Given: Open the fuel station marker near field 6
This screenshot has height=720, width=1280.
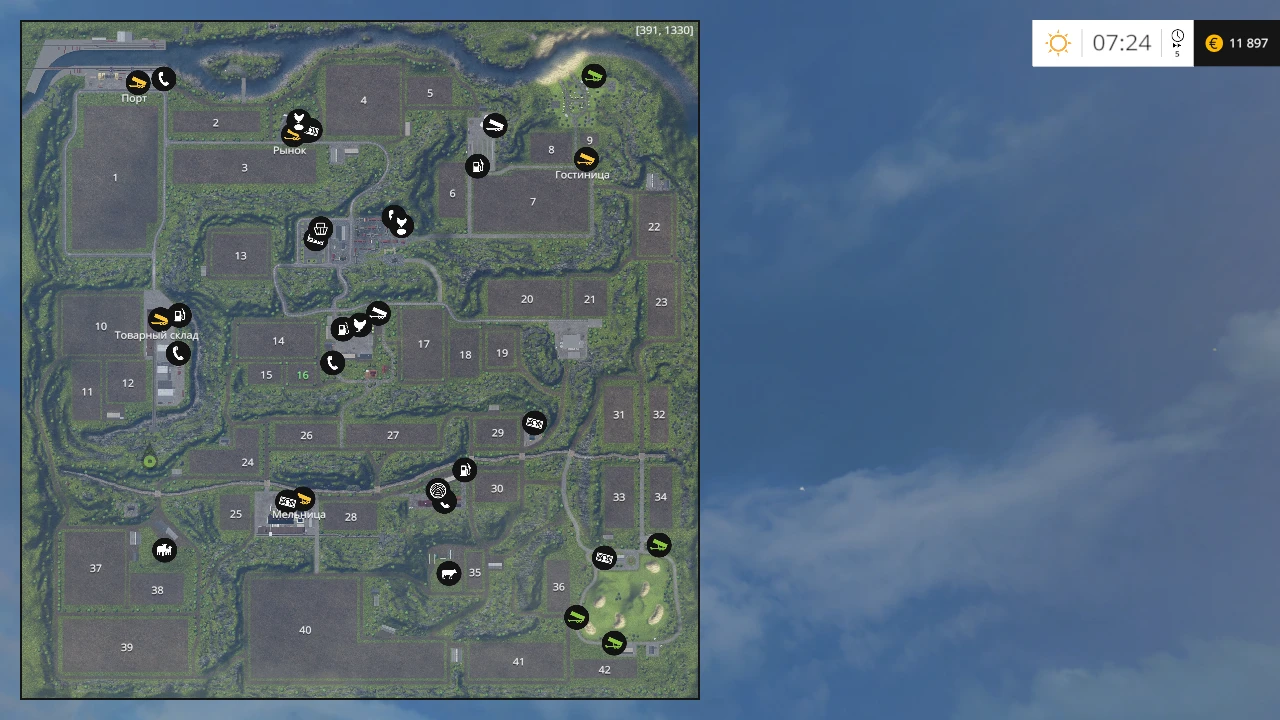Looking at the screenshot, I should [x=478, y=166].
